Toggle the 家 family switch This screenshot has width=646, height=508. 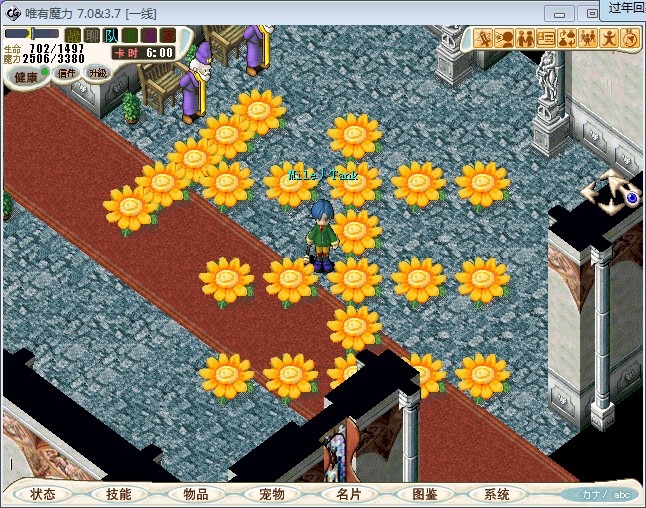pyautogui.click(x=167, y=36)
